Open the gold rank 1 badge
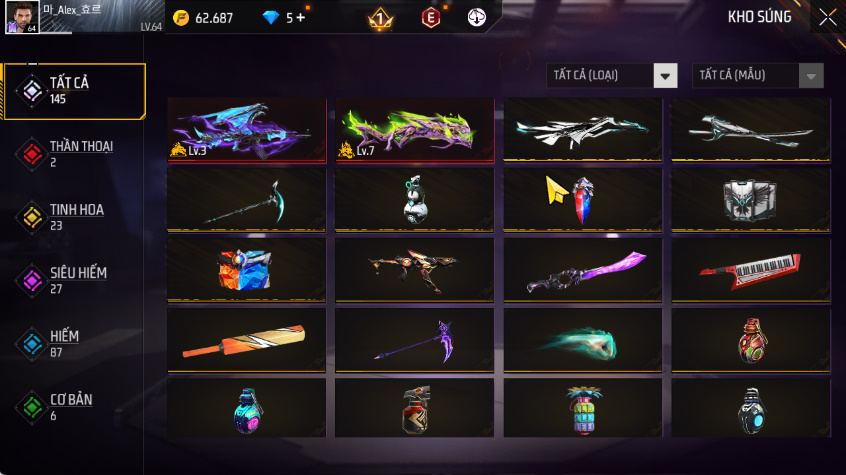The image size is (846, 475). [x=381, y=18]
